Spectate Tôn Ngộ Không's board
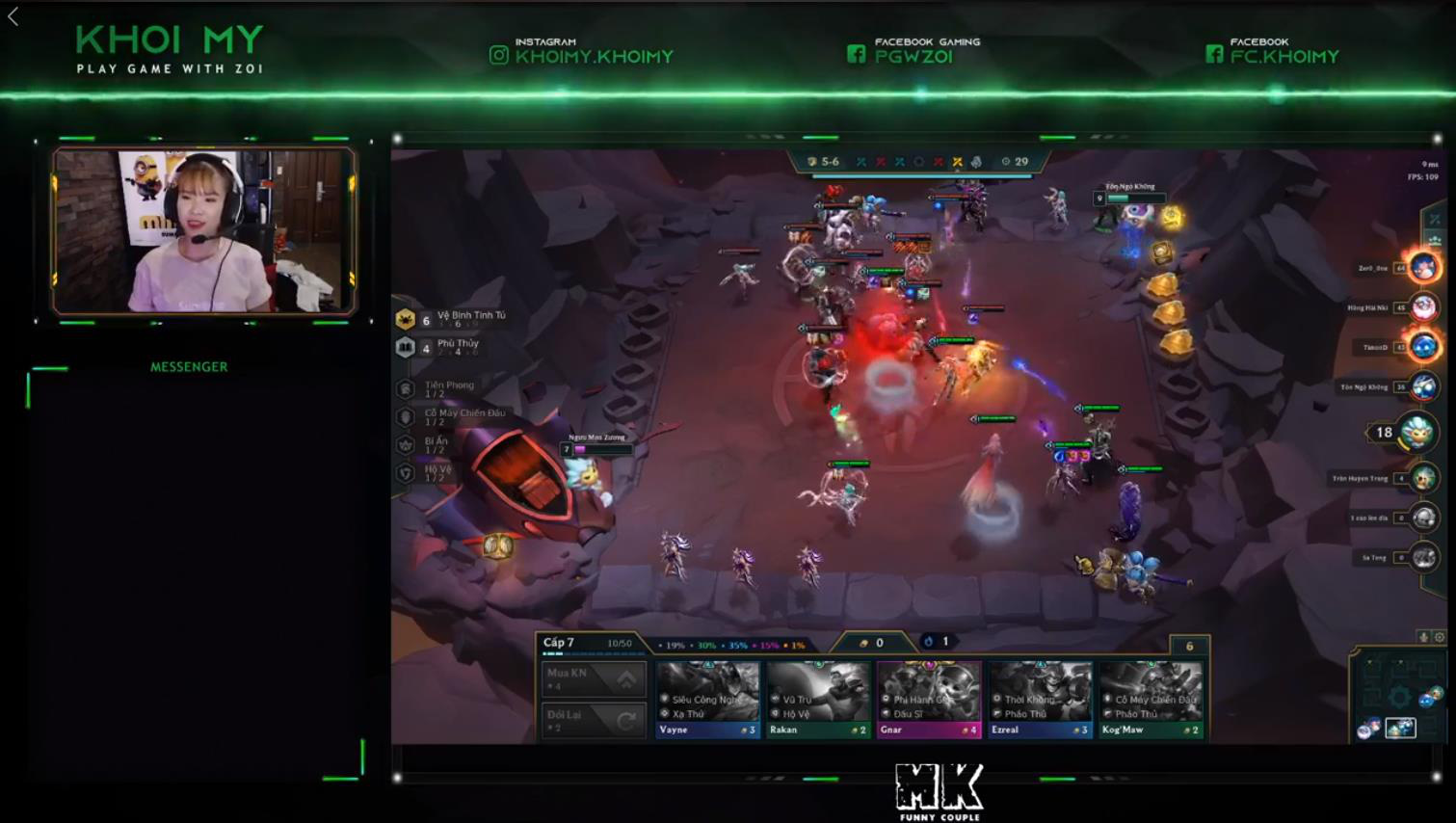Screen dimensions: 1456x823 1423,386
